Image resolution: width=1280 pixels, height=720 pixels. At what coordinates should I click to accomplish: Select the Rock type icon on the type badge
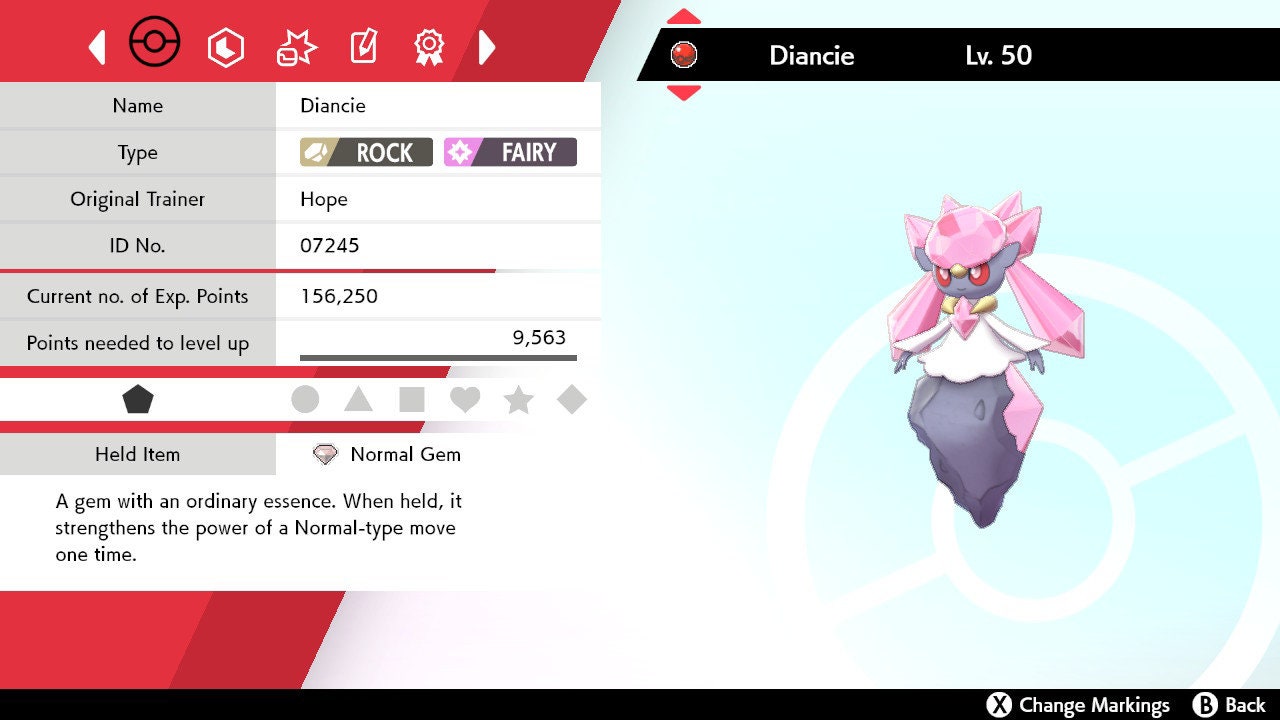coord(315,152)
